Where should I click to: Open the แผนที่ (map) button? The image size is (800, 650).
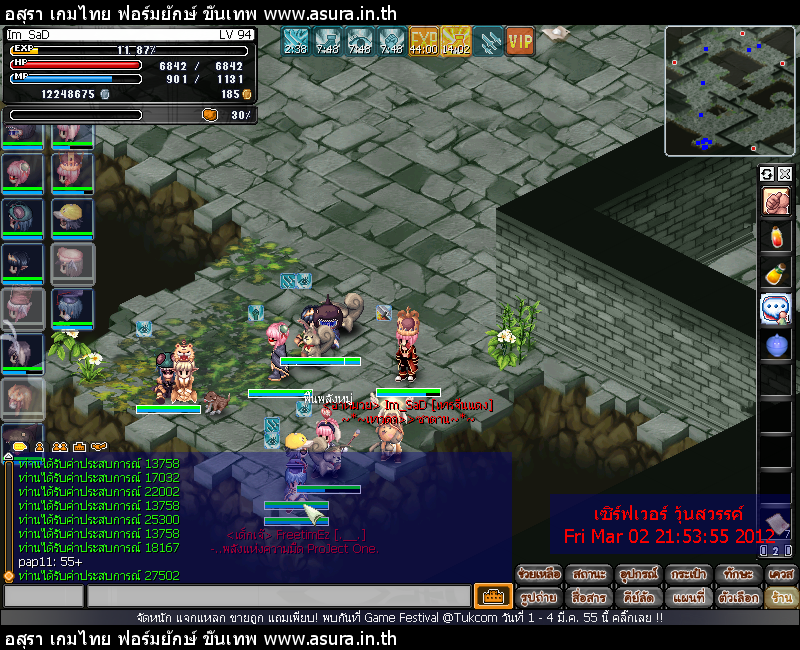689,597
